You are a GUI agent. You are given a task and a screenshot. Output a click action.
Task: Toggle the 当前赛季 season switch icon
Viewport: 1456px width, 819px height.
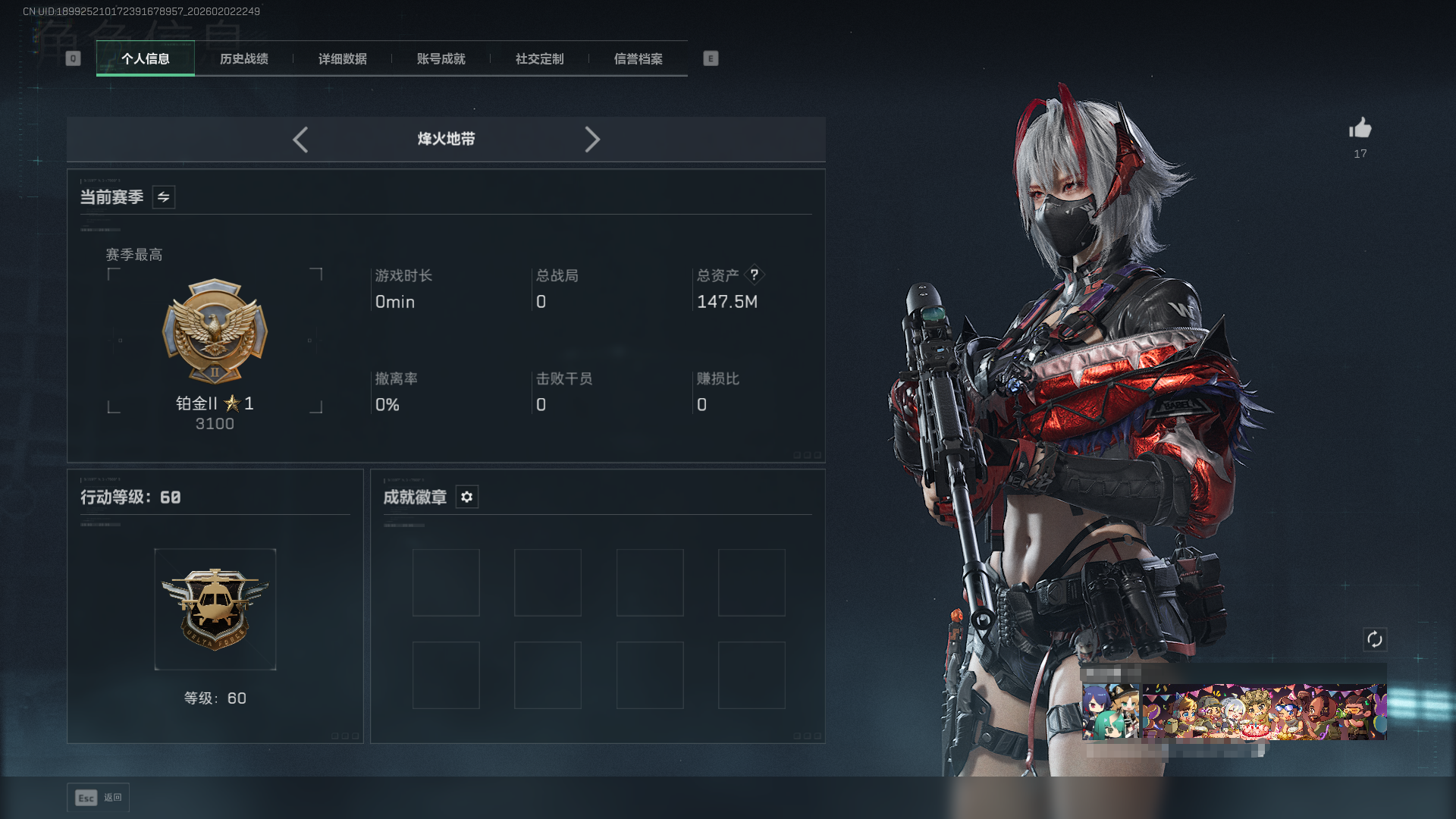coord(164,197)
